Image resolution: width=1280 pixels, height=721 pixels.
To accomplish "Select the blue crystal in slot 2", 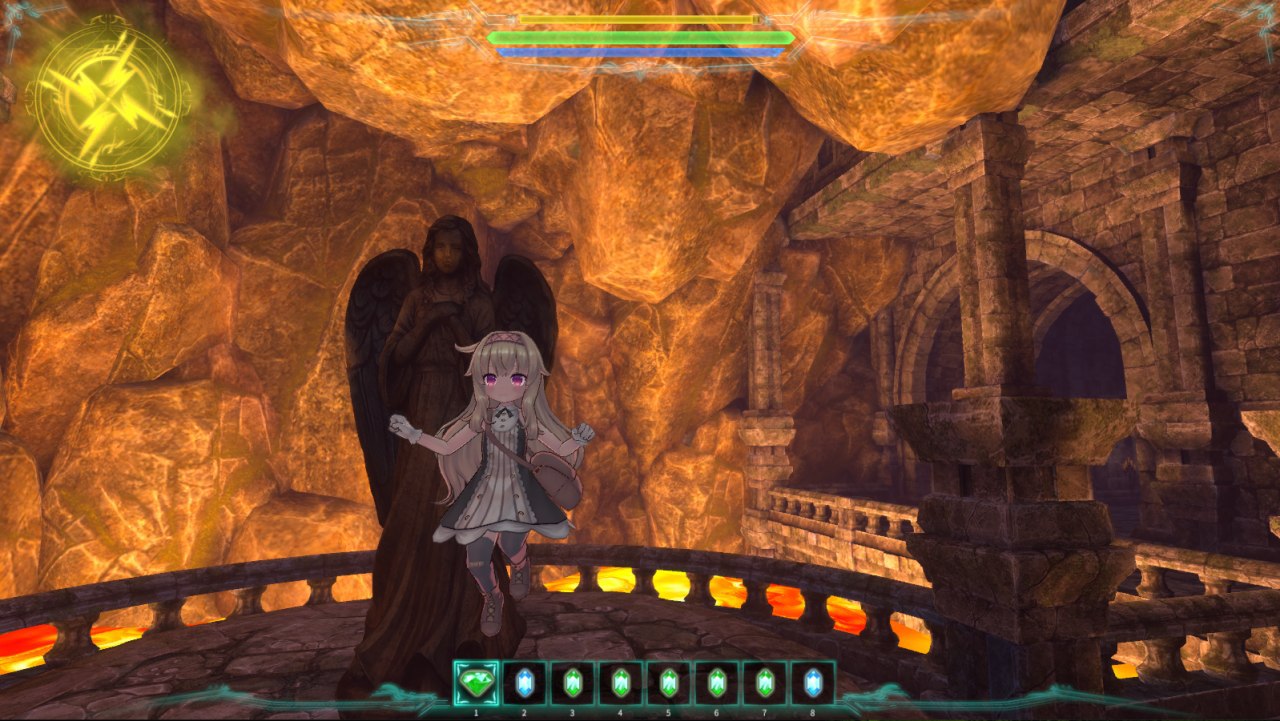I will click(524, 683).
